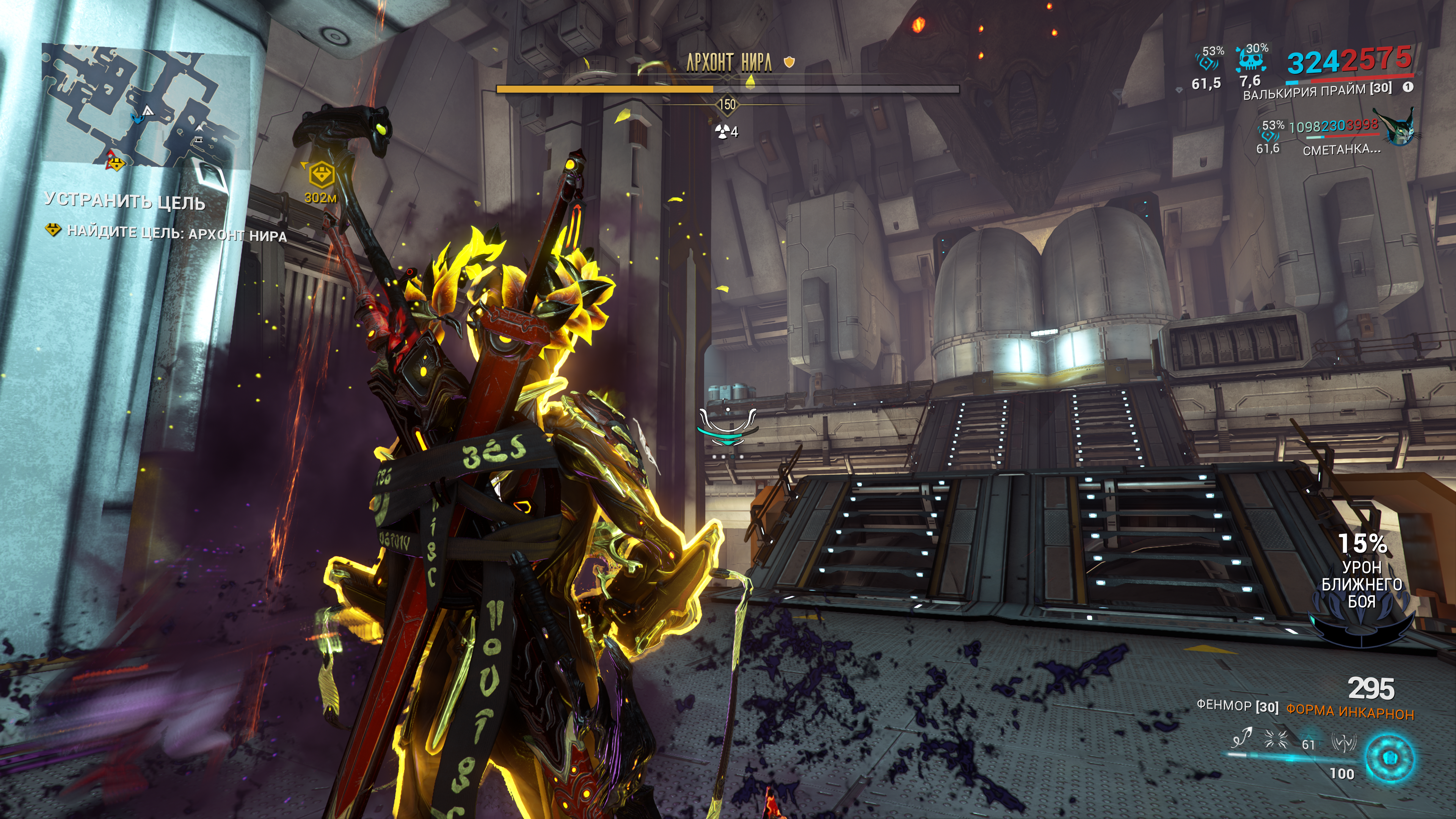Open the minimap overlay
The width and height of the screenshot is (1456, 819).
click(x=146, y=107)
